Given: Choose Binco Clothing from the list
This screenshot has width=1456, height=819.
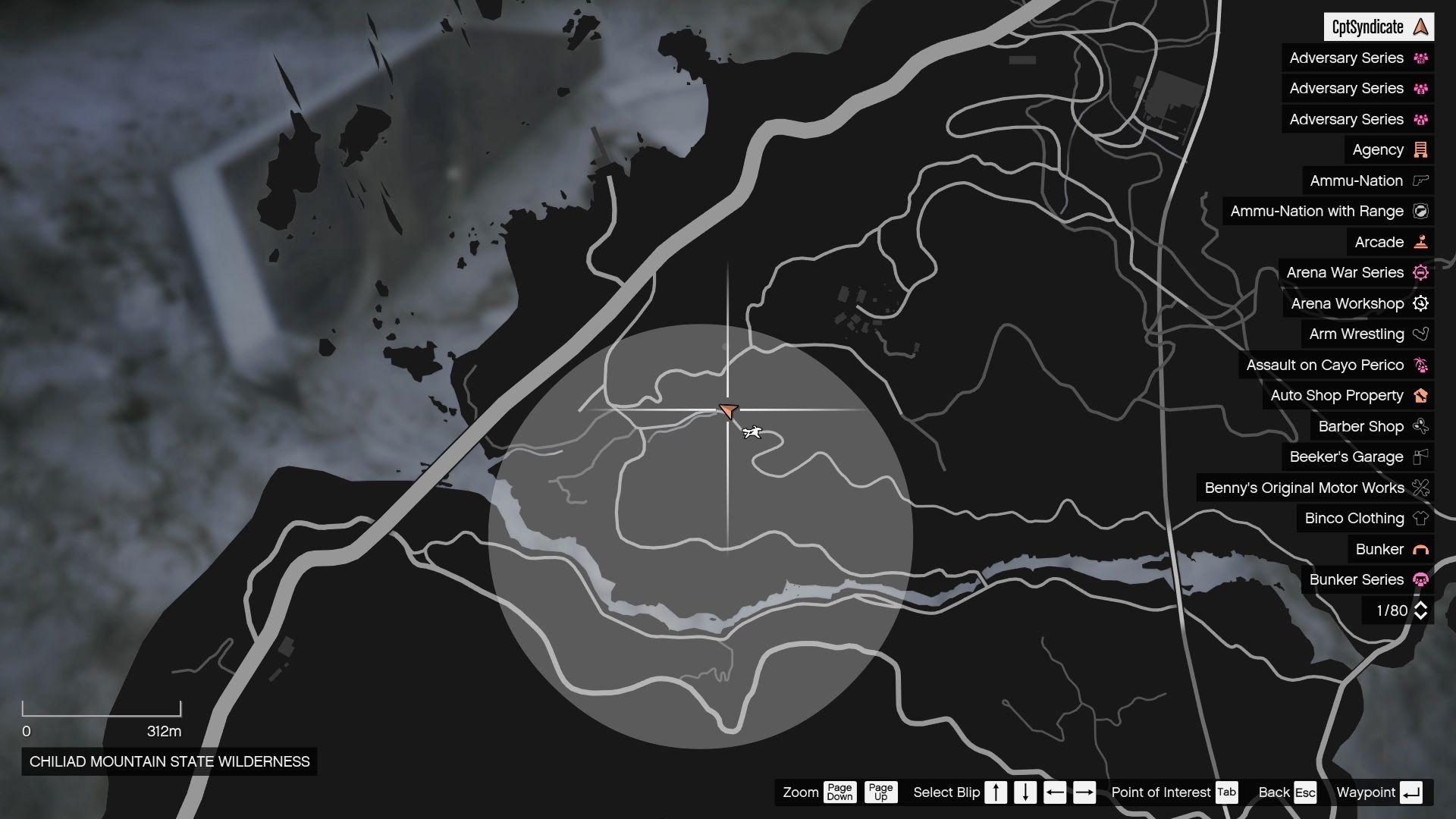Looking at the screenshot, I should click(1365, 519).
